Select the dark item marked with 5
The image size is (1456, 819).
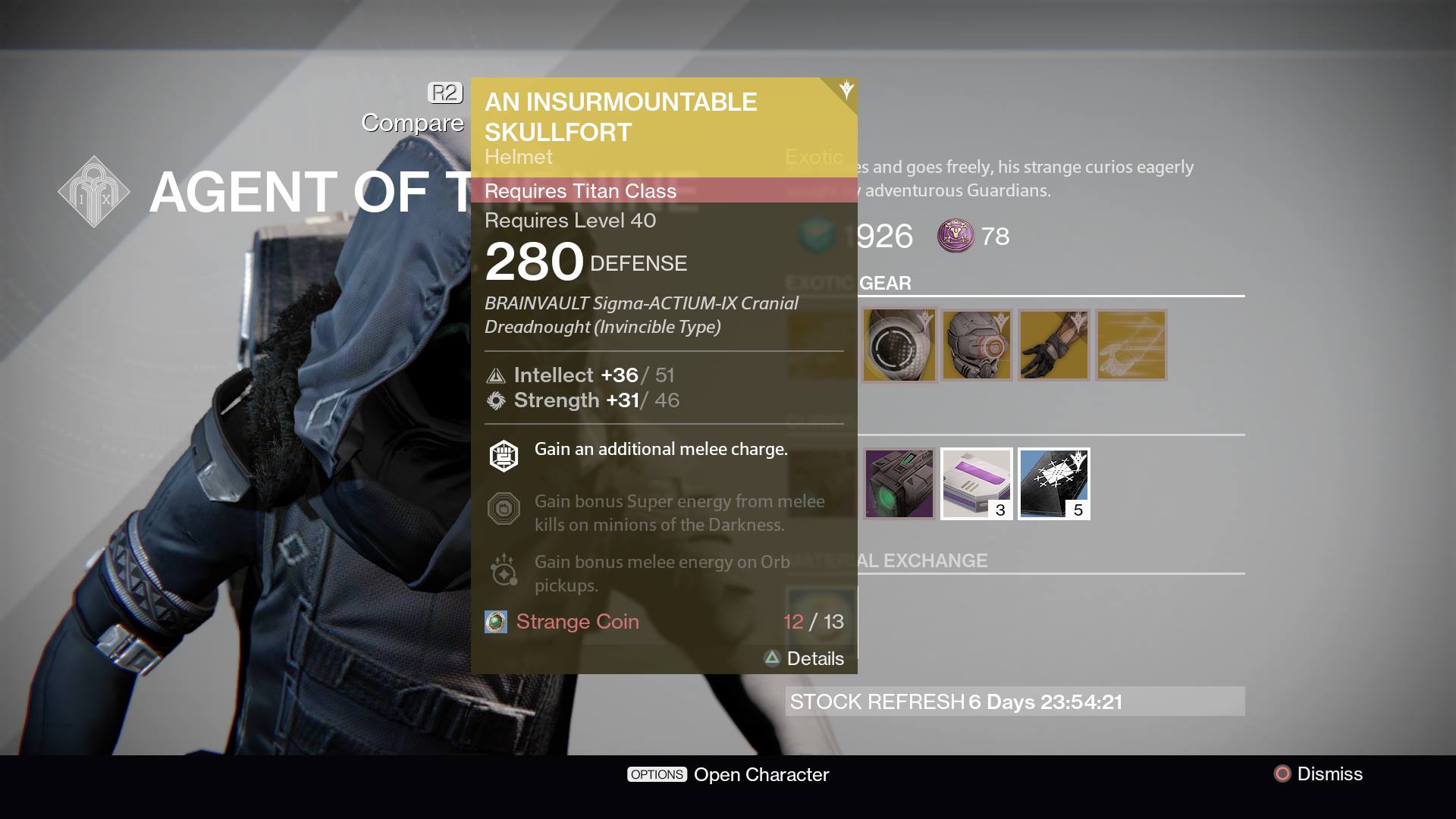point(1054,483)
